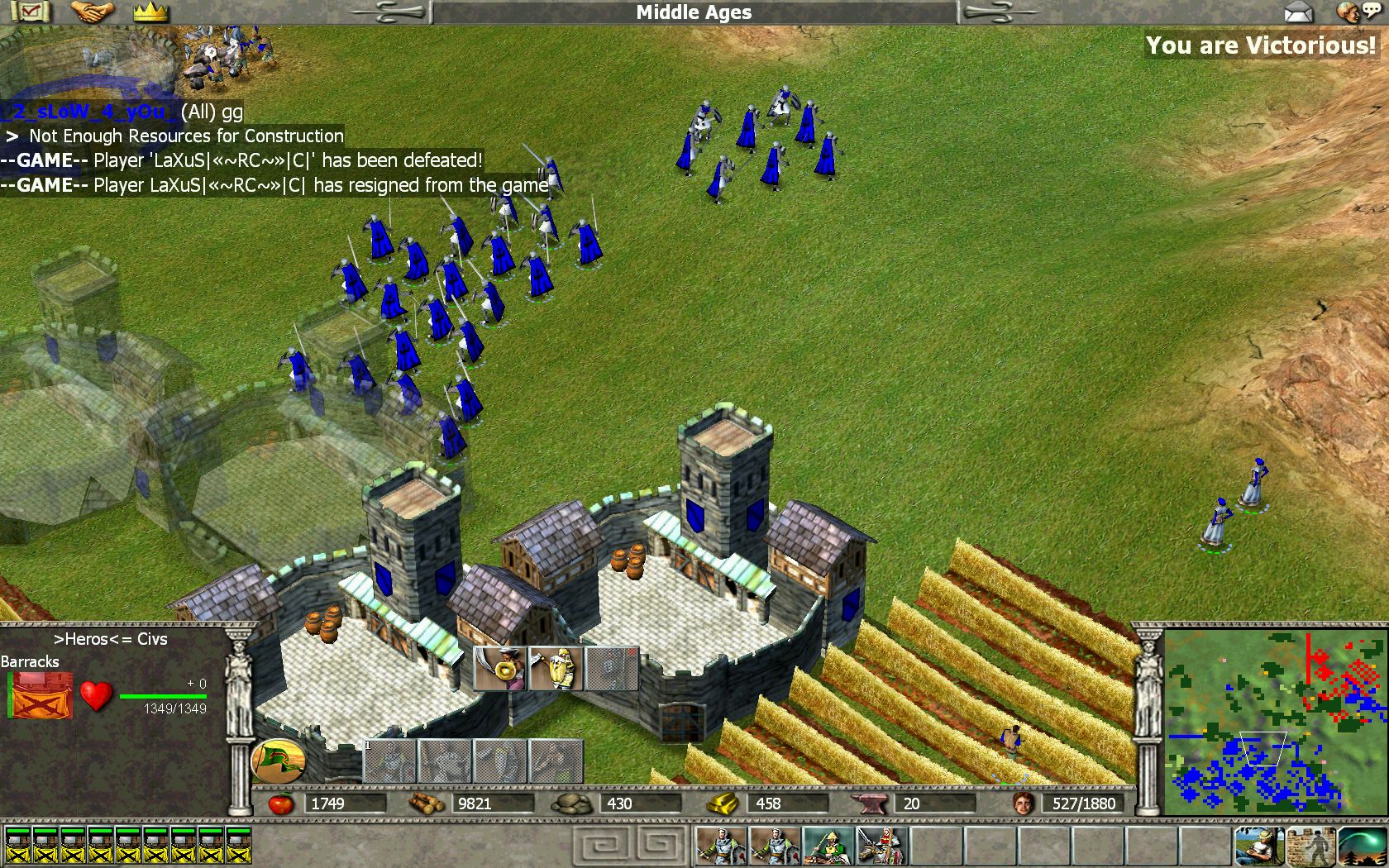Select the red knight on horseback portrait
This screenshot has height=868, width=1389.
tap(881, 845)
